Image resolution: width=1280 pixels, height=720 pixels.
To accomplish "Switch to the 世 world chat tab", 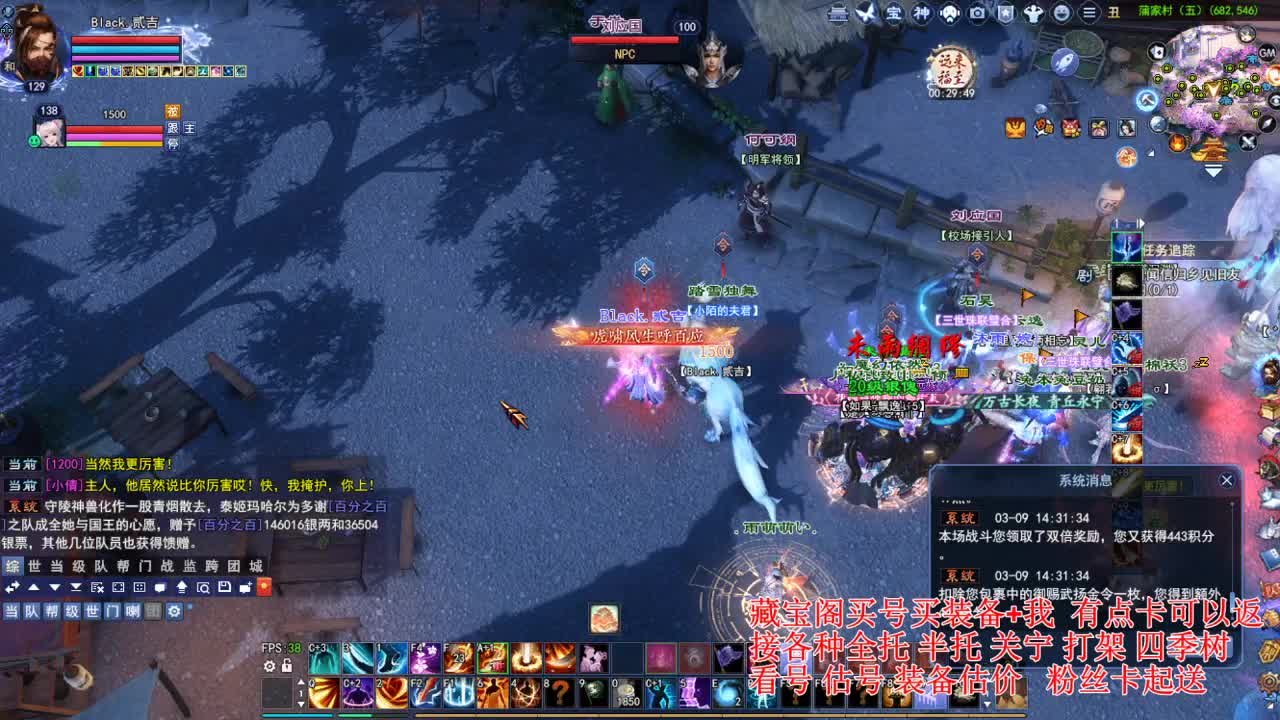I will pos(34,566).
